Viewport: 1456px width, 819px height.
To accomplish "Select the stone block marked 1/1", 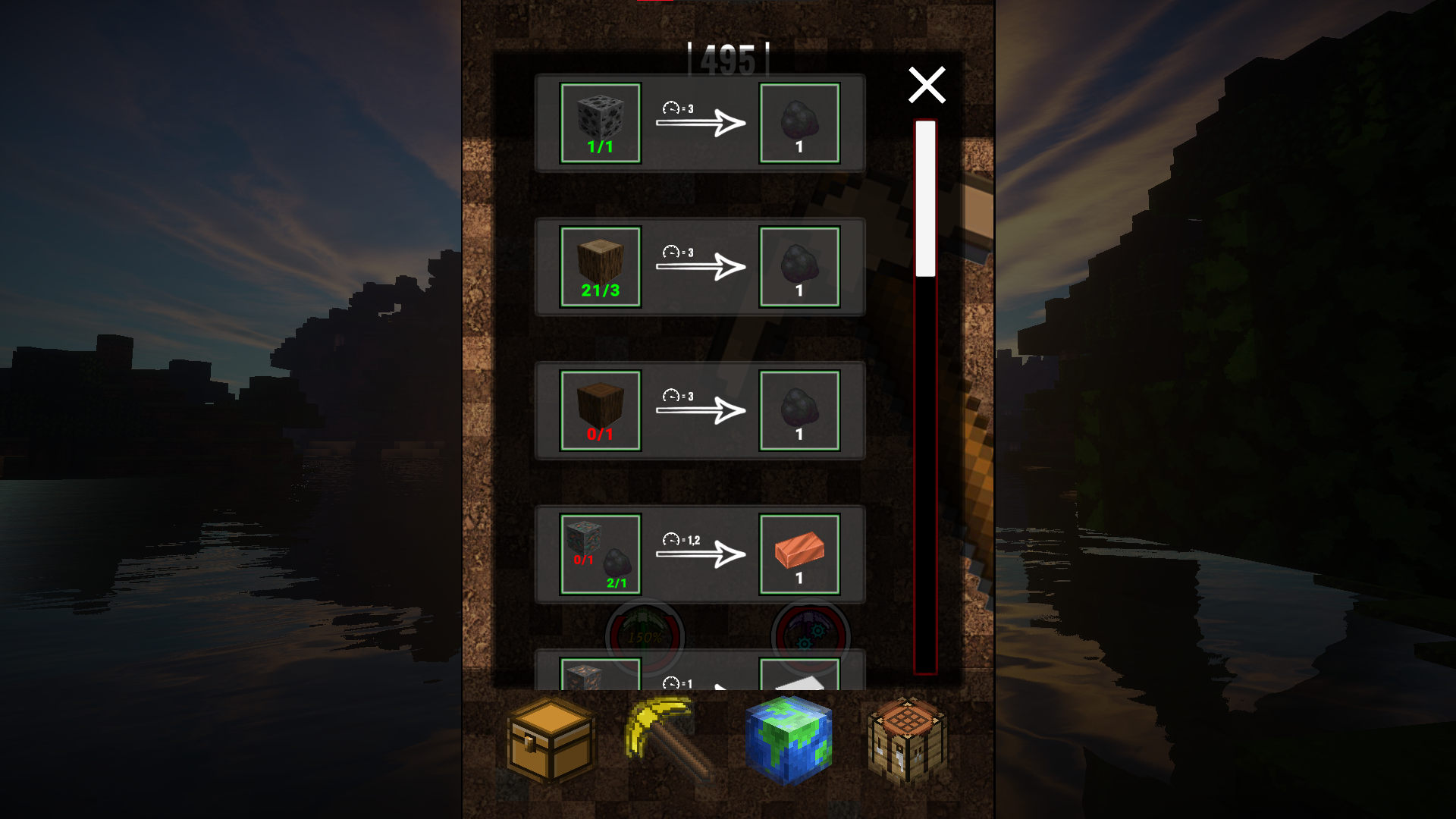I will click(x=600, y=121).
